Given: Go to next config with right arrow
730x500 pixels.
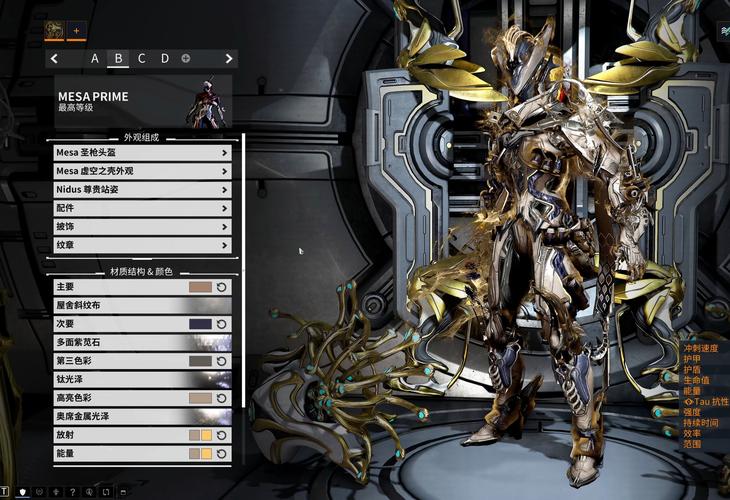Looking at the screenshot, I should pos(229,59).
